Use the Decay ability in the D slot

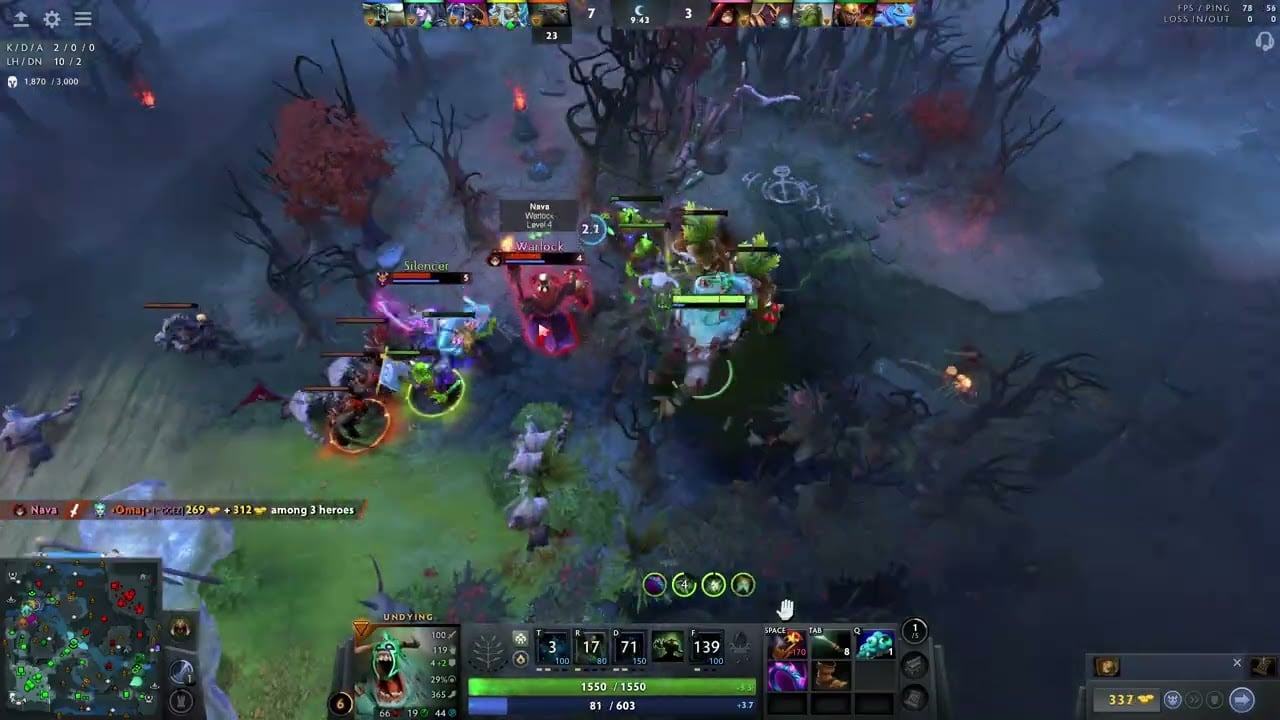(x=630, y=647)
